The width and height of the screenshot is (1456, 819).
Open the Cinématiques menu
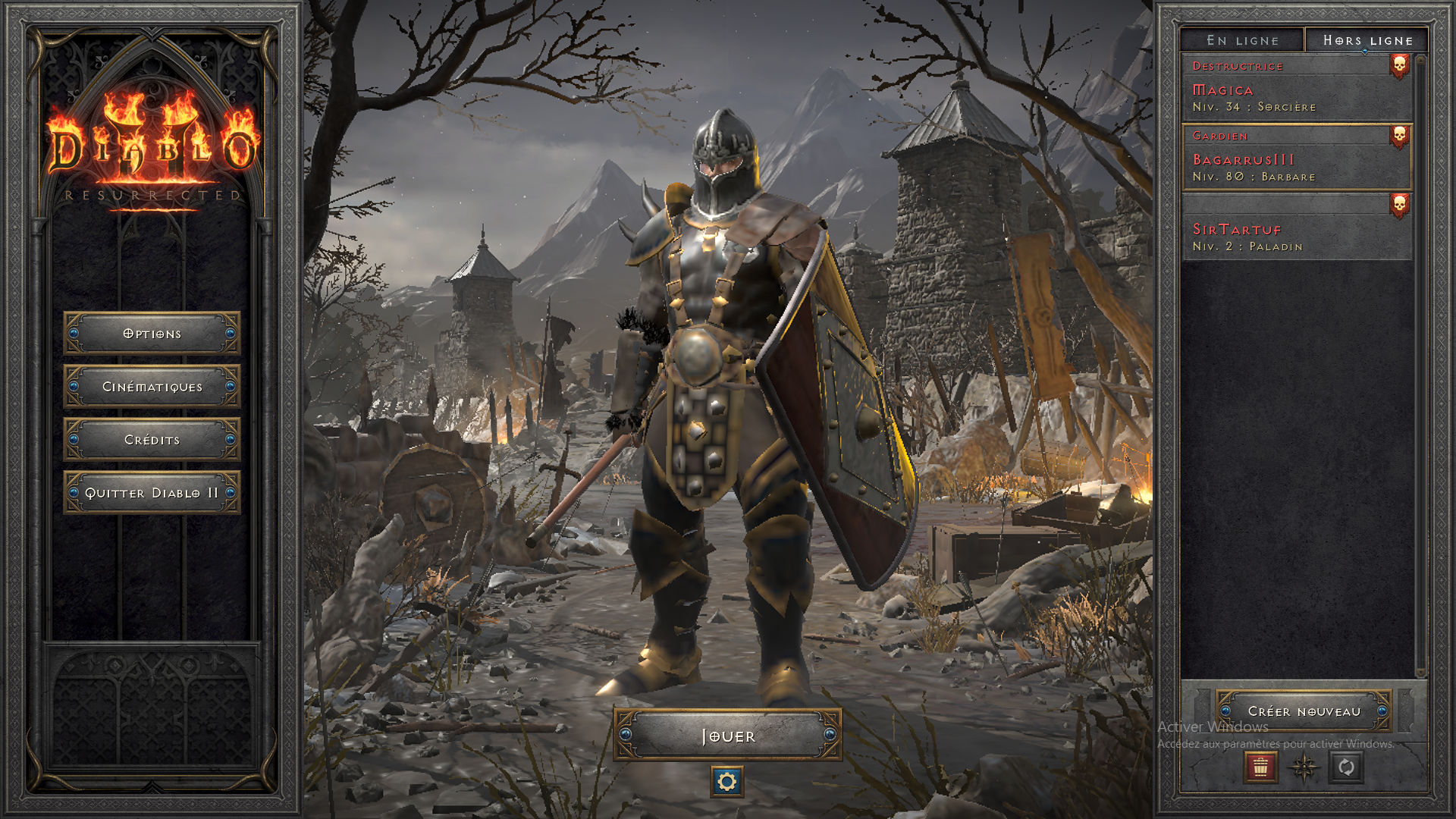152,387
